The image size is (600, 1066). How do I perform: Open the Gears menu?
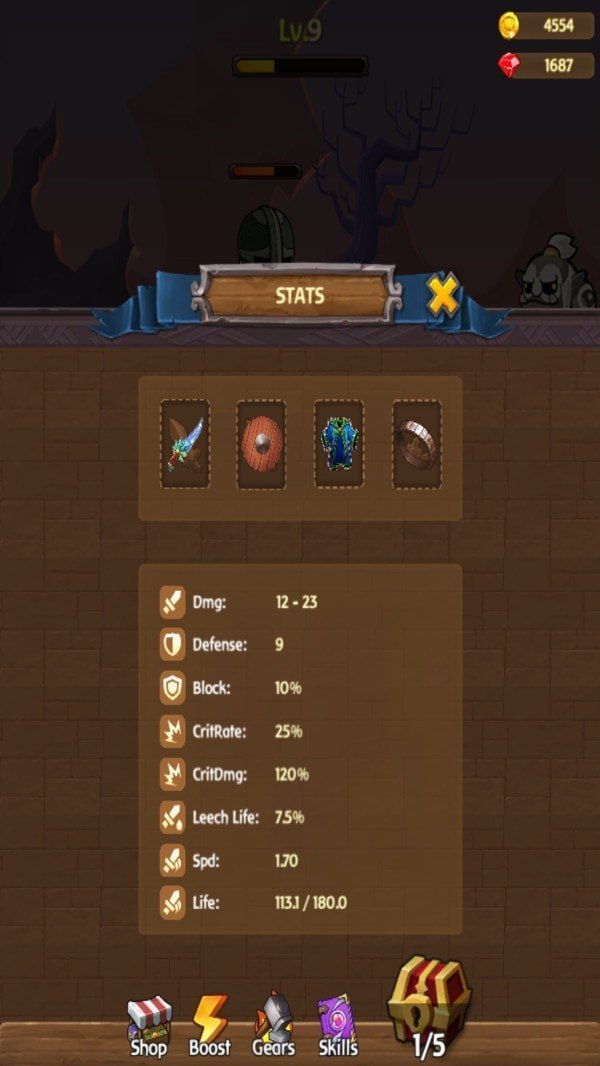coord(274,1025)
